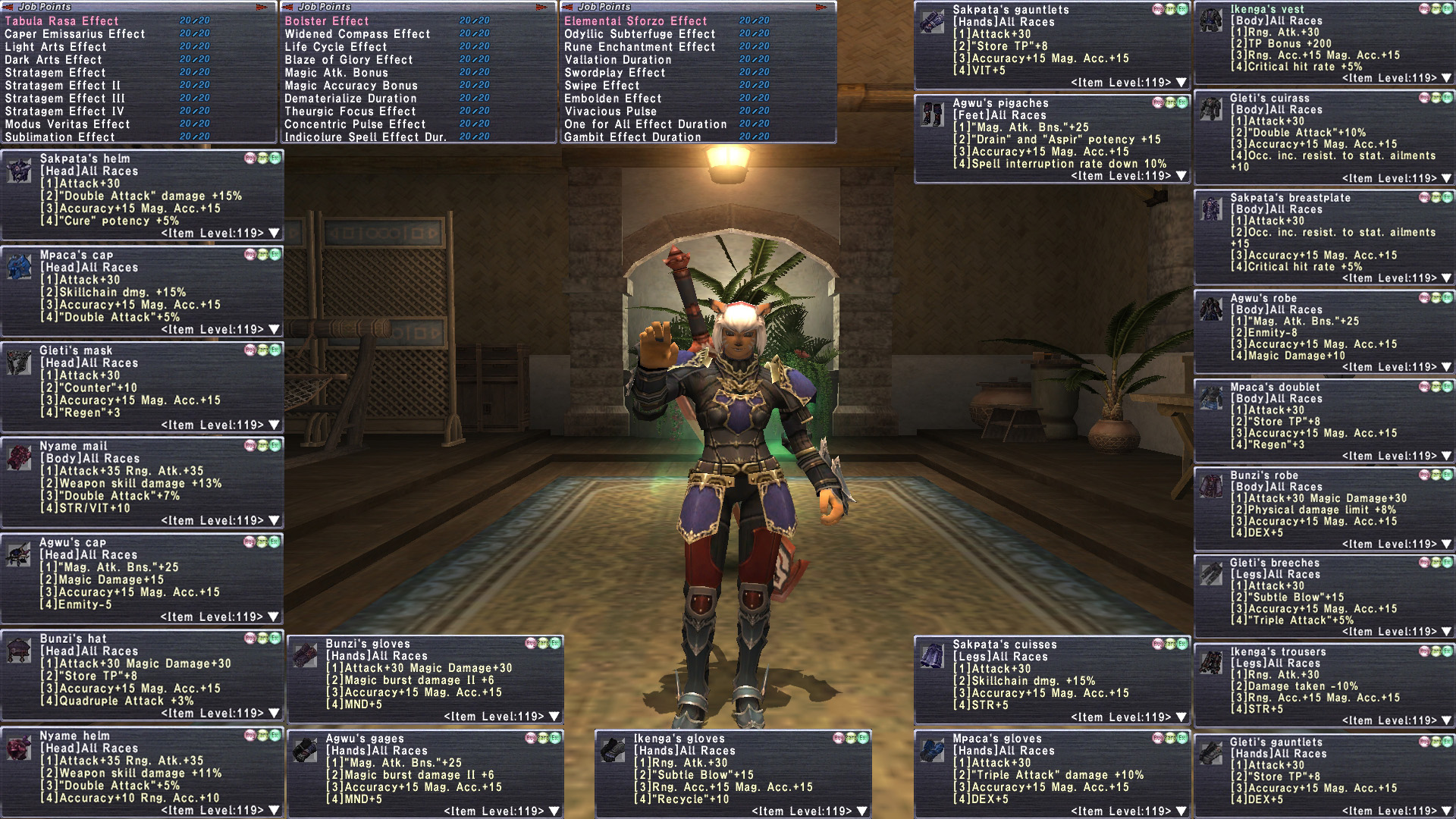Choose Vivacious Pulse job point row
This screenshot has height=819, width=1456.
(x=610, y=111)
